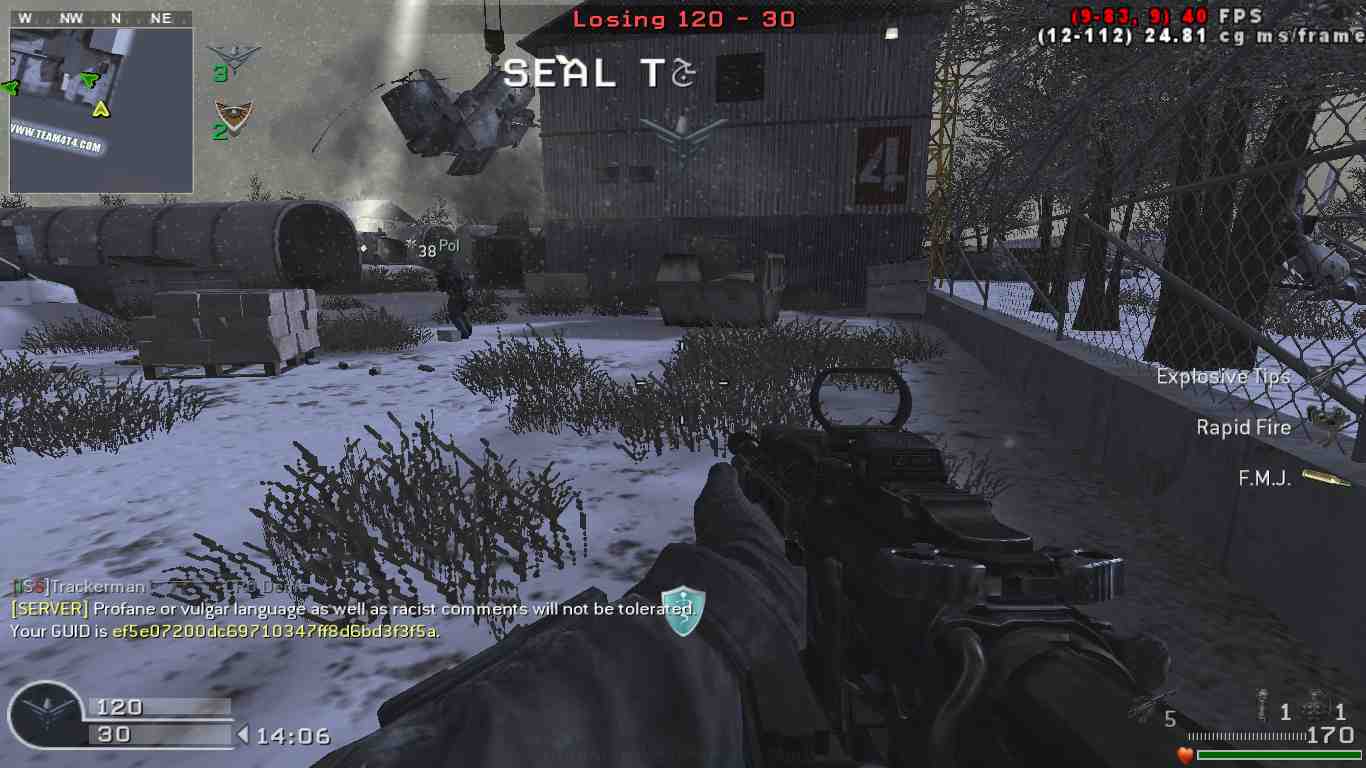Viewport: 1366px width, 768px height.
Task: Select the compass heading strip above the minimap
Action: 101,18
